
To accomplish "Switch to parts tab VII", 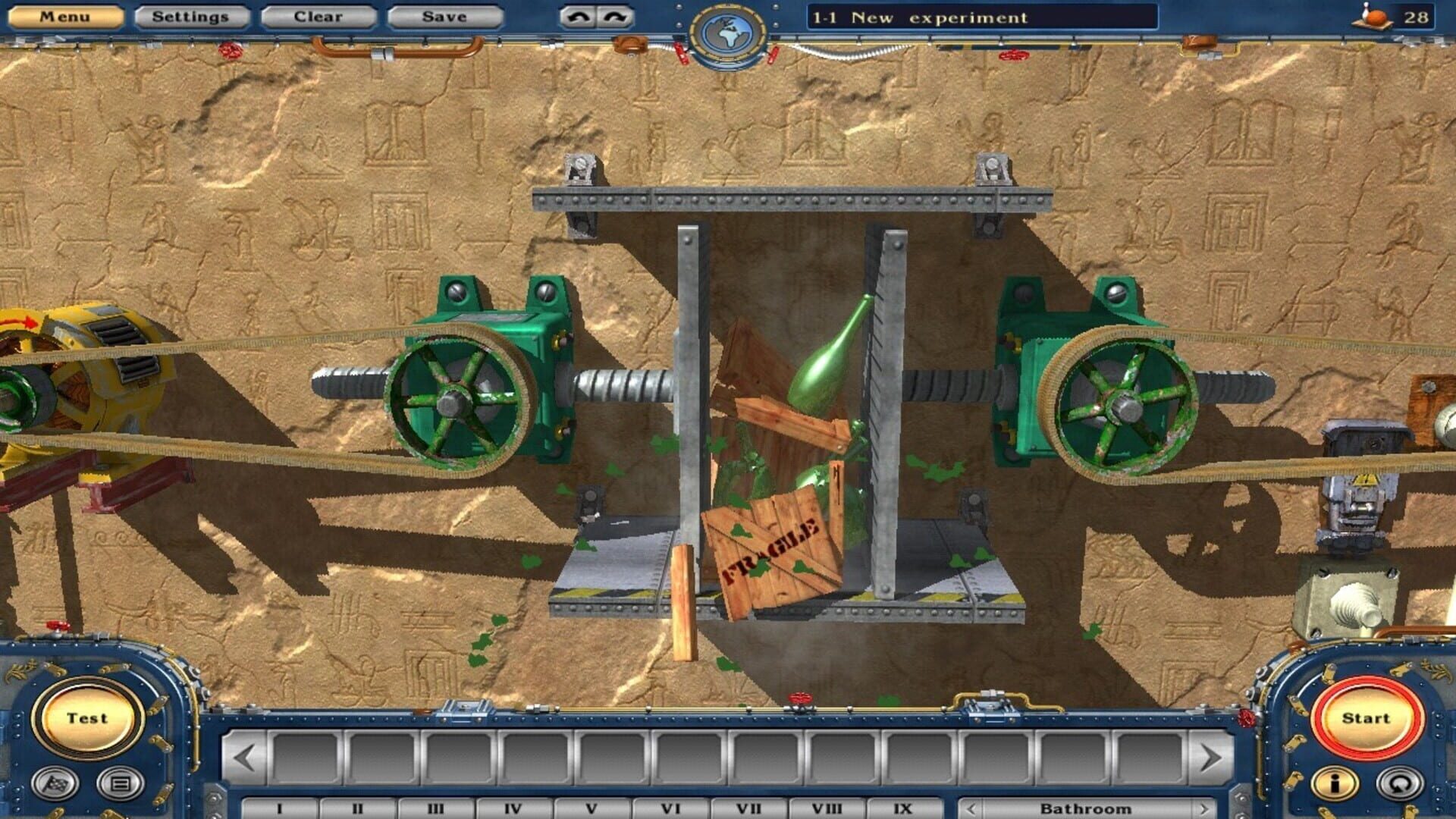I will click(x=747, y=808).
